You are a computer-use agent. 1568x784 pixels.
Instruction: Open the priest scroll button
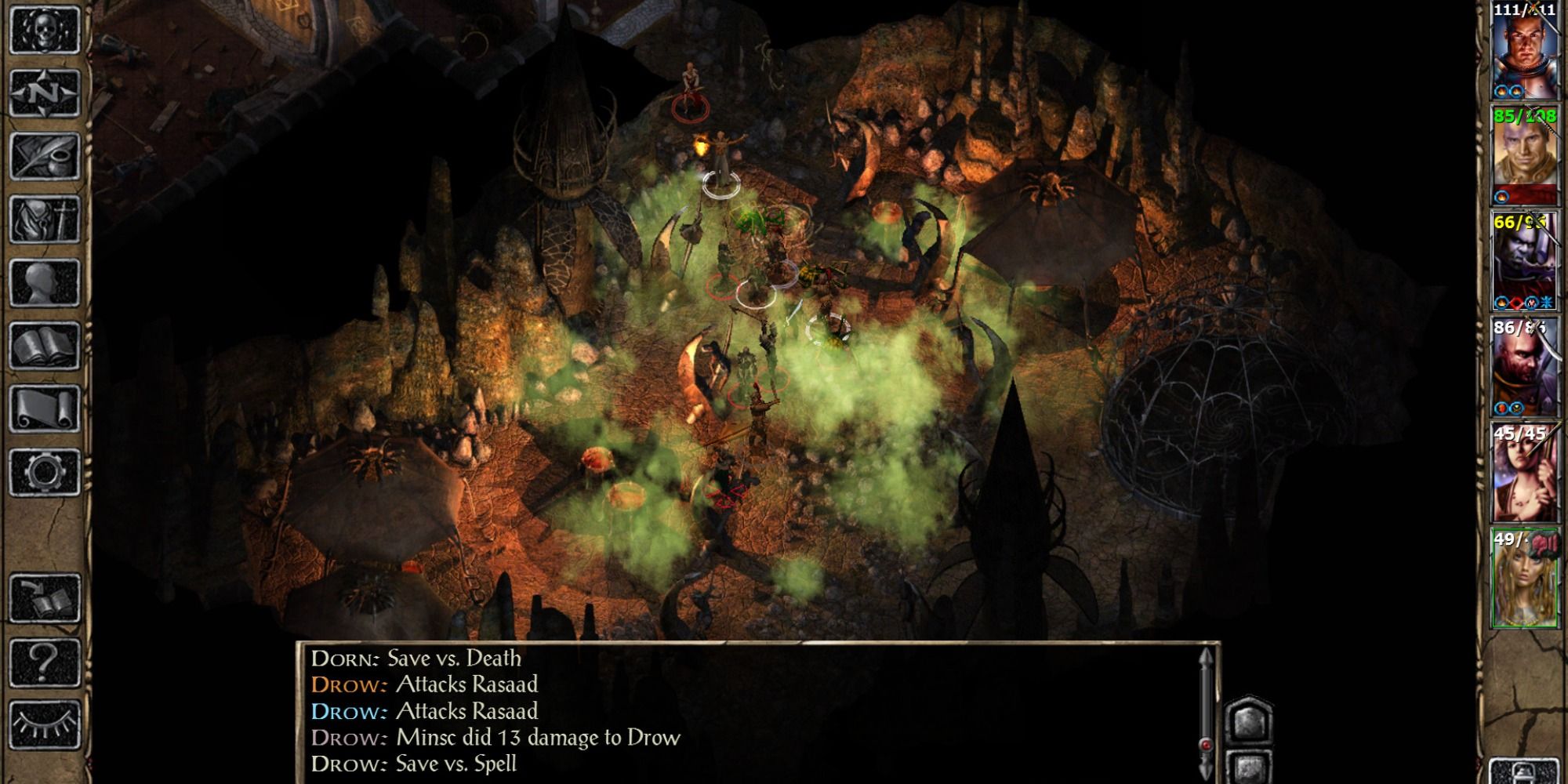click(45, 408)
